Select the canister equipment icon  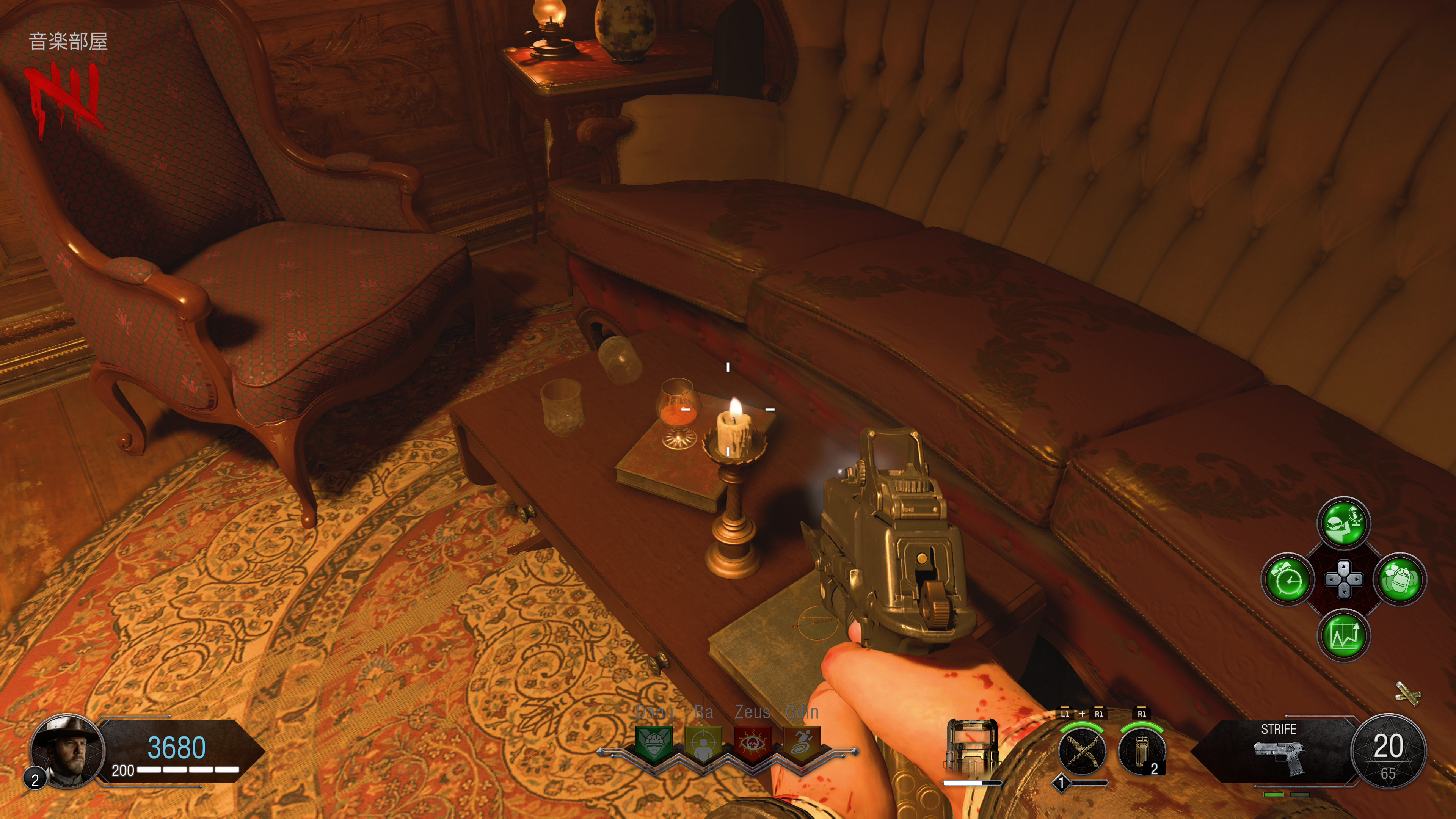[x=1141, y=752]
